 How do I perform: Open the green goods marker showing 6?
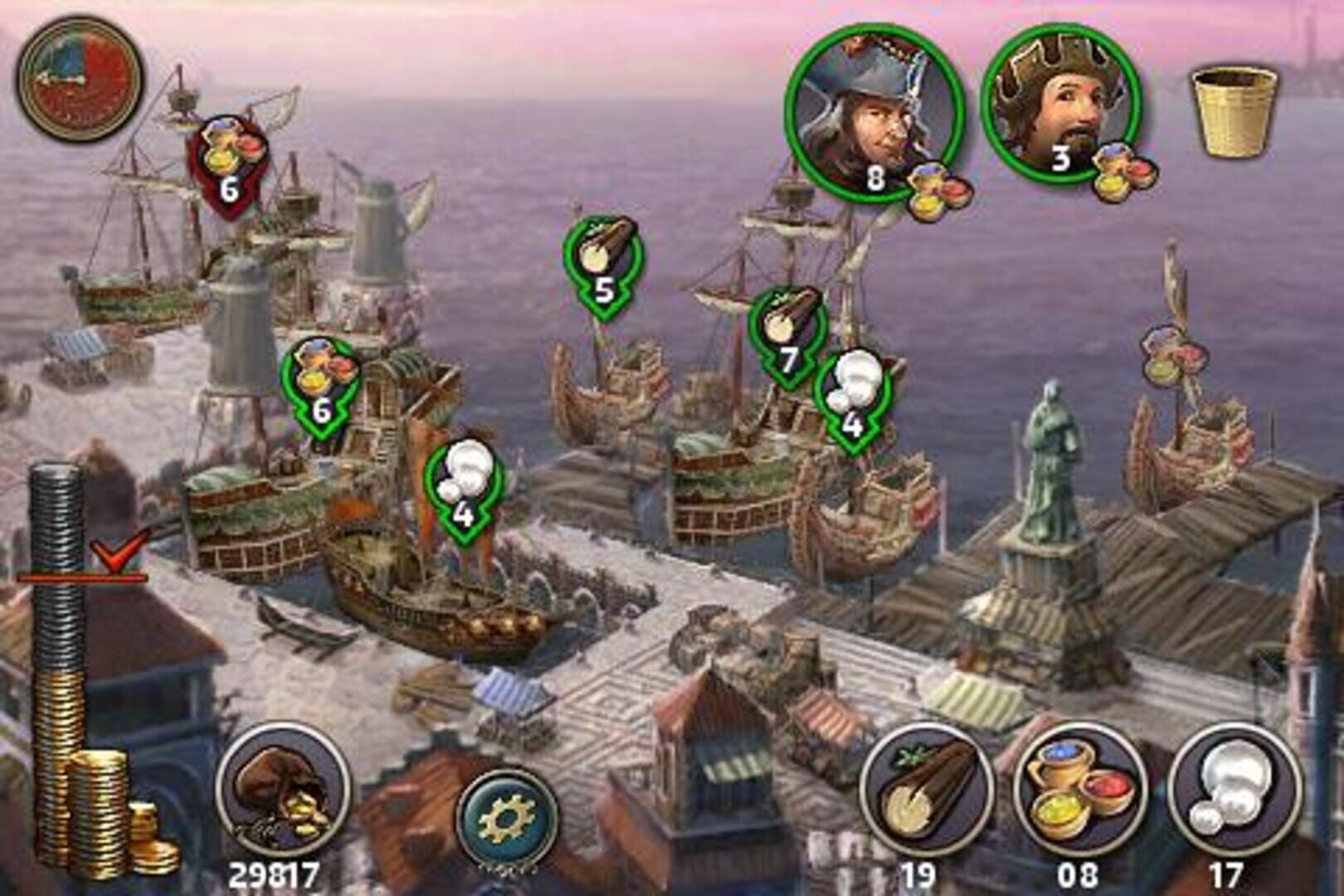[322, 377]
